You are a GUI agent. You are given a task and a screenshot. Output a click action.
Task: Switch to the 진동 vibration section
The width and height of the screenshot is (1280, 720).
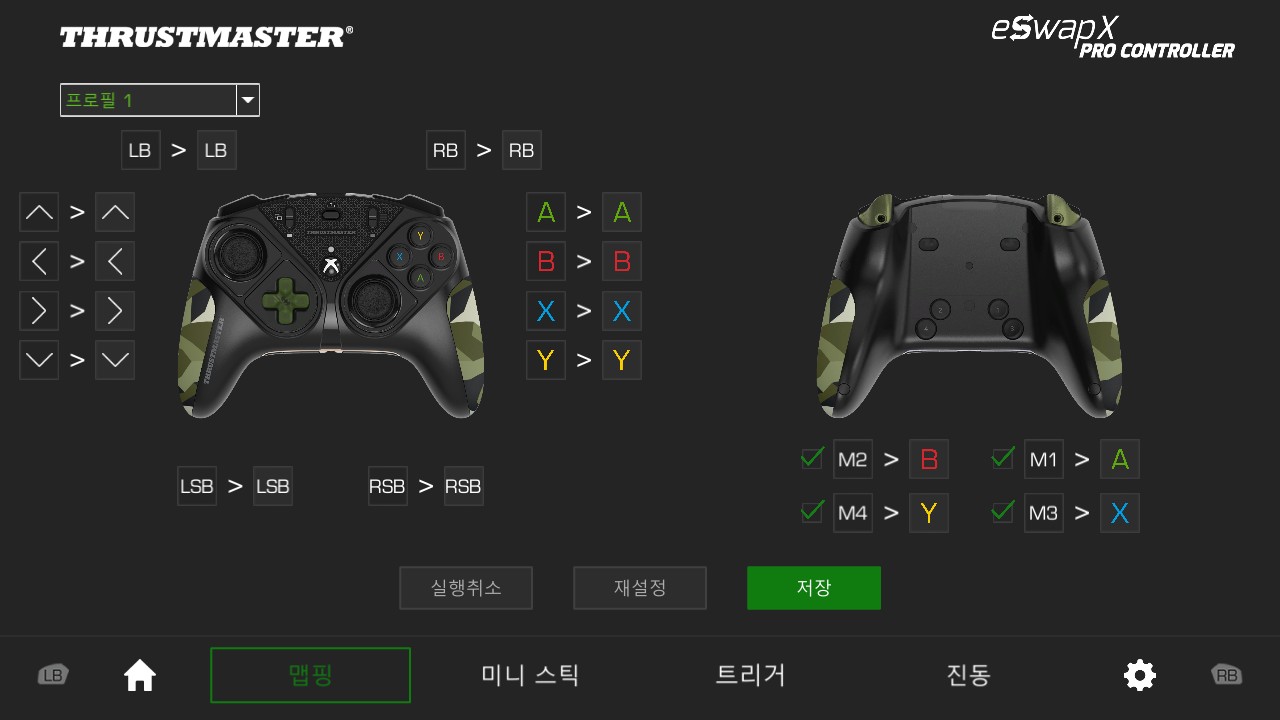pyautogui.click(x=966, y=675)
